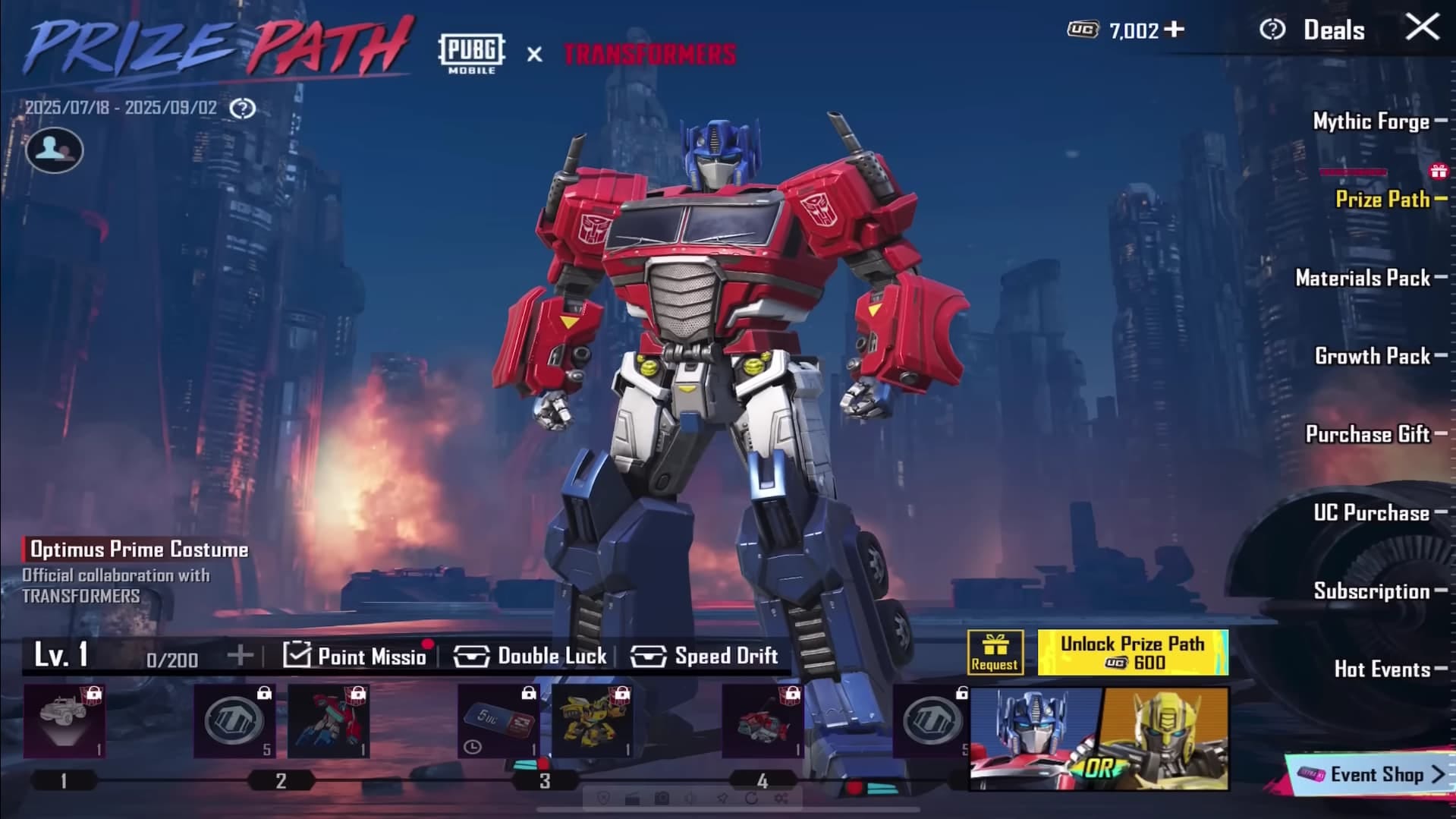Switch to the Materials Pack tab
Screen dimensions: 1456x819
pyautogui.click(x=1363, y=278)
